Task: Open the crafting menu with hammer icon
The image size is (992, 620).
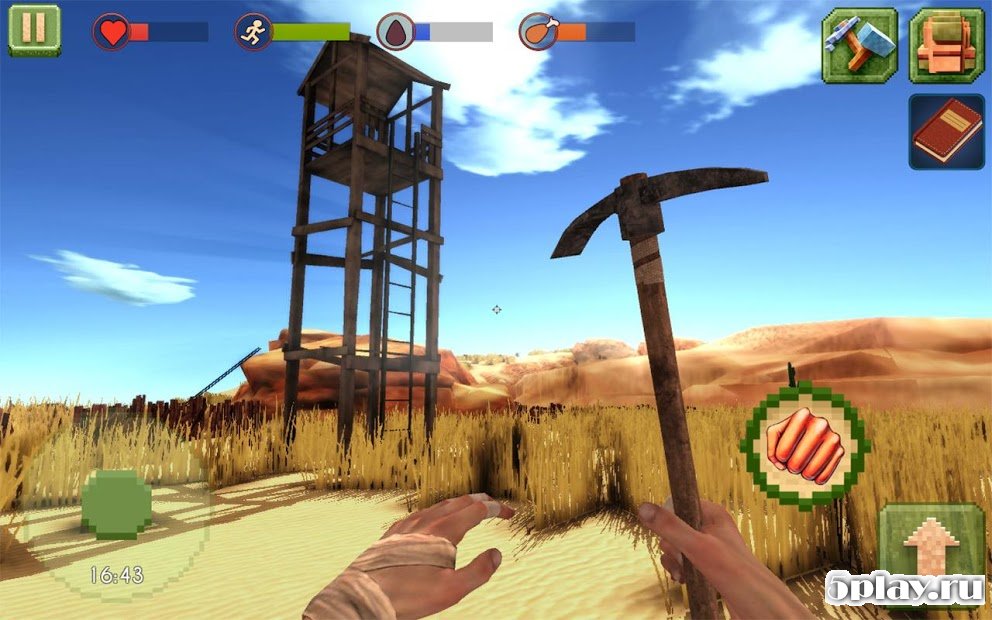Action: coord(859,46)
